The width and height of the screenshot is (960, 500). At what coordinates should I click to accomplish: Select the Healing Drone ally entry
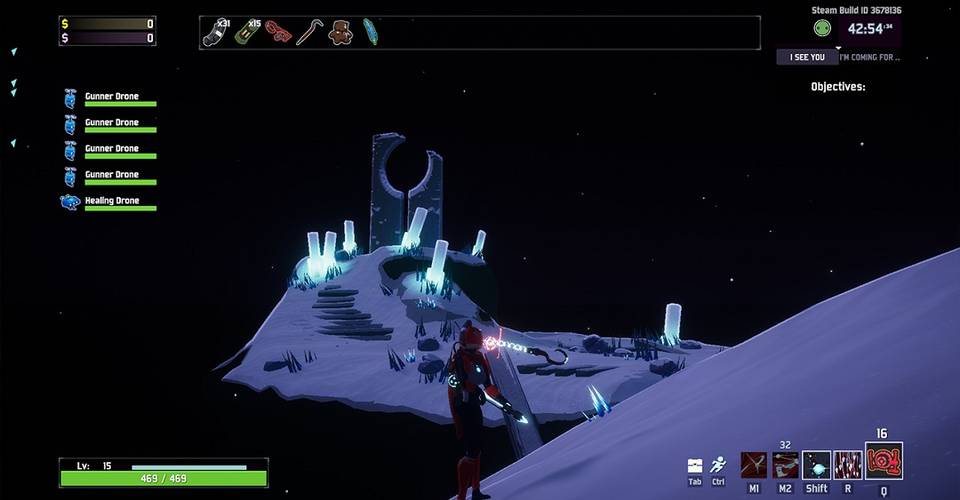tap(109, 201)
